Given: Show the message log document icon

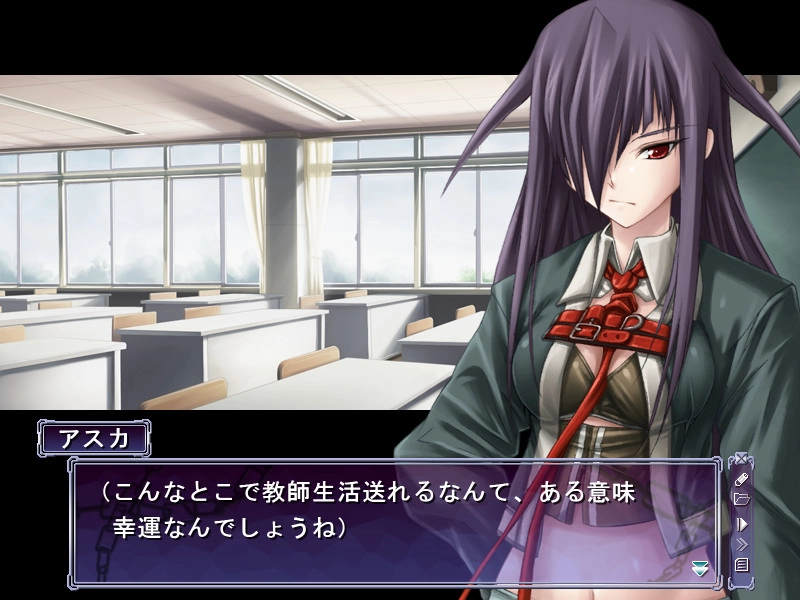Looking at the screenshot, I should [x=741, y=565].
